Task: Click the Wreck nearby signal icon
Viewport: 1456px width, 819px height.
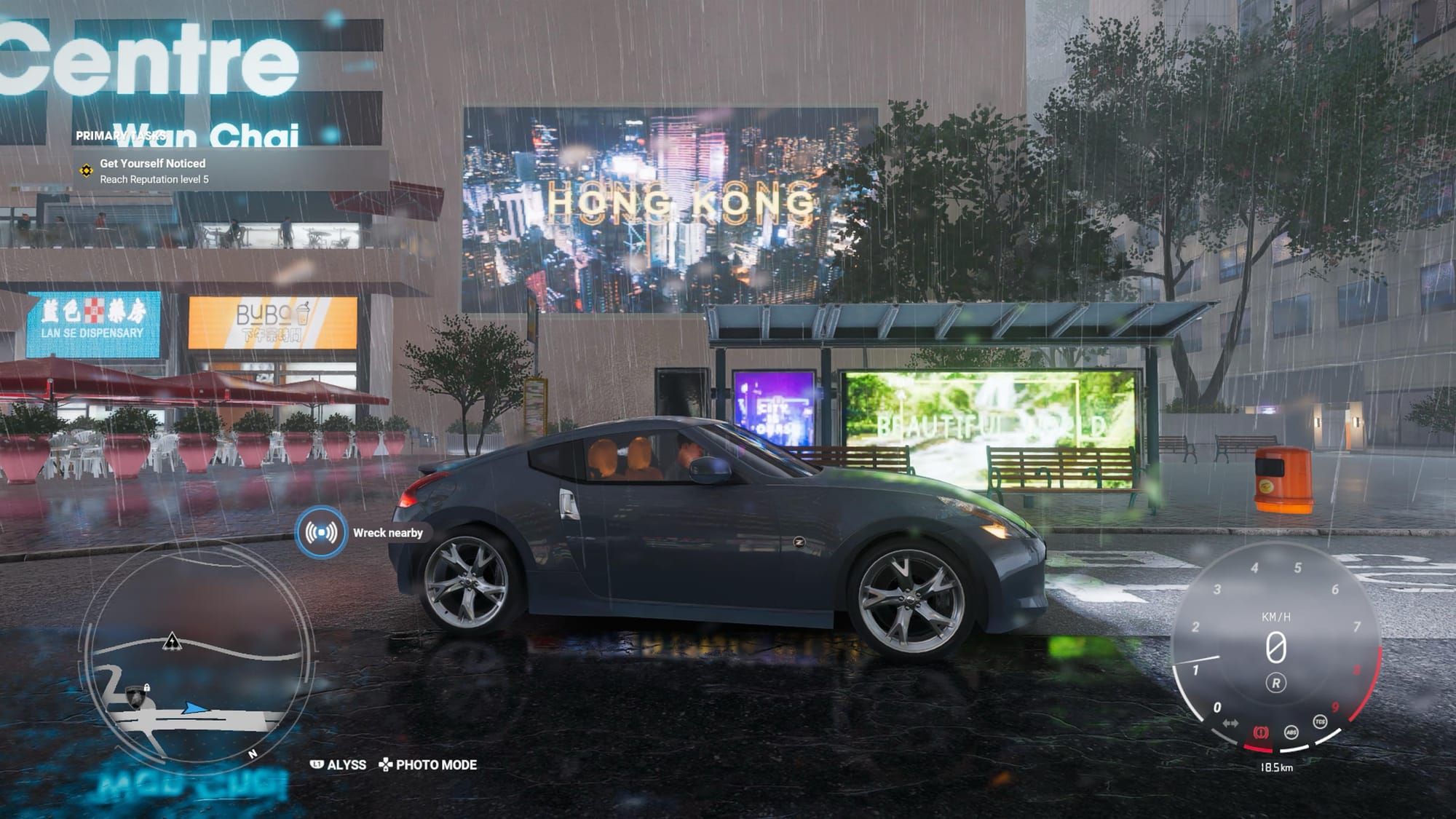Action: tap(320, 534)
